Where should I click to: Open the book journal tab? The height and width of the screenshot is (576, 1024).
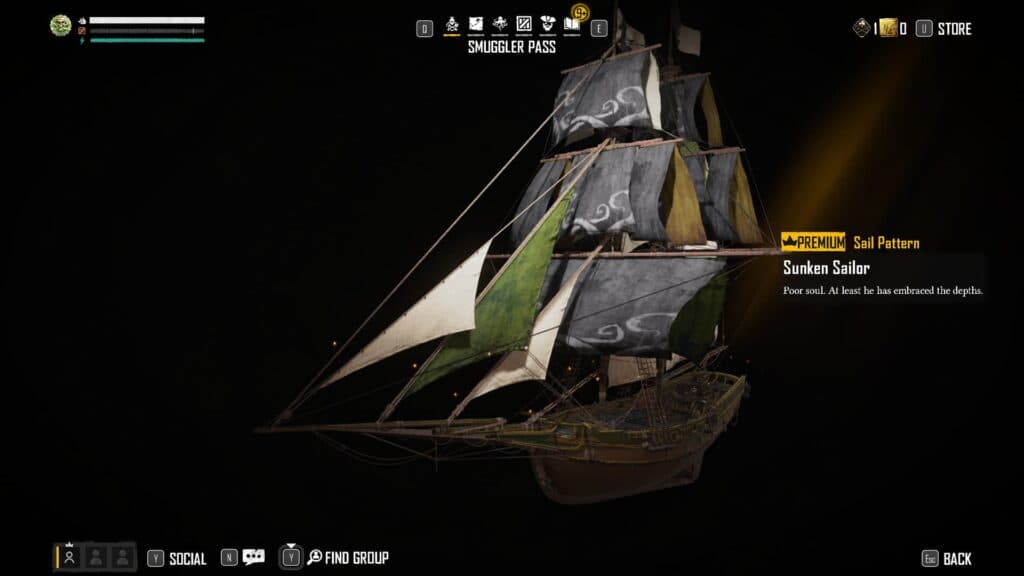pyautogui.click(x=571, y=24)
